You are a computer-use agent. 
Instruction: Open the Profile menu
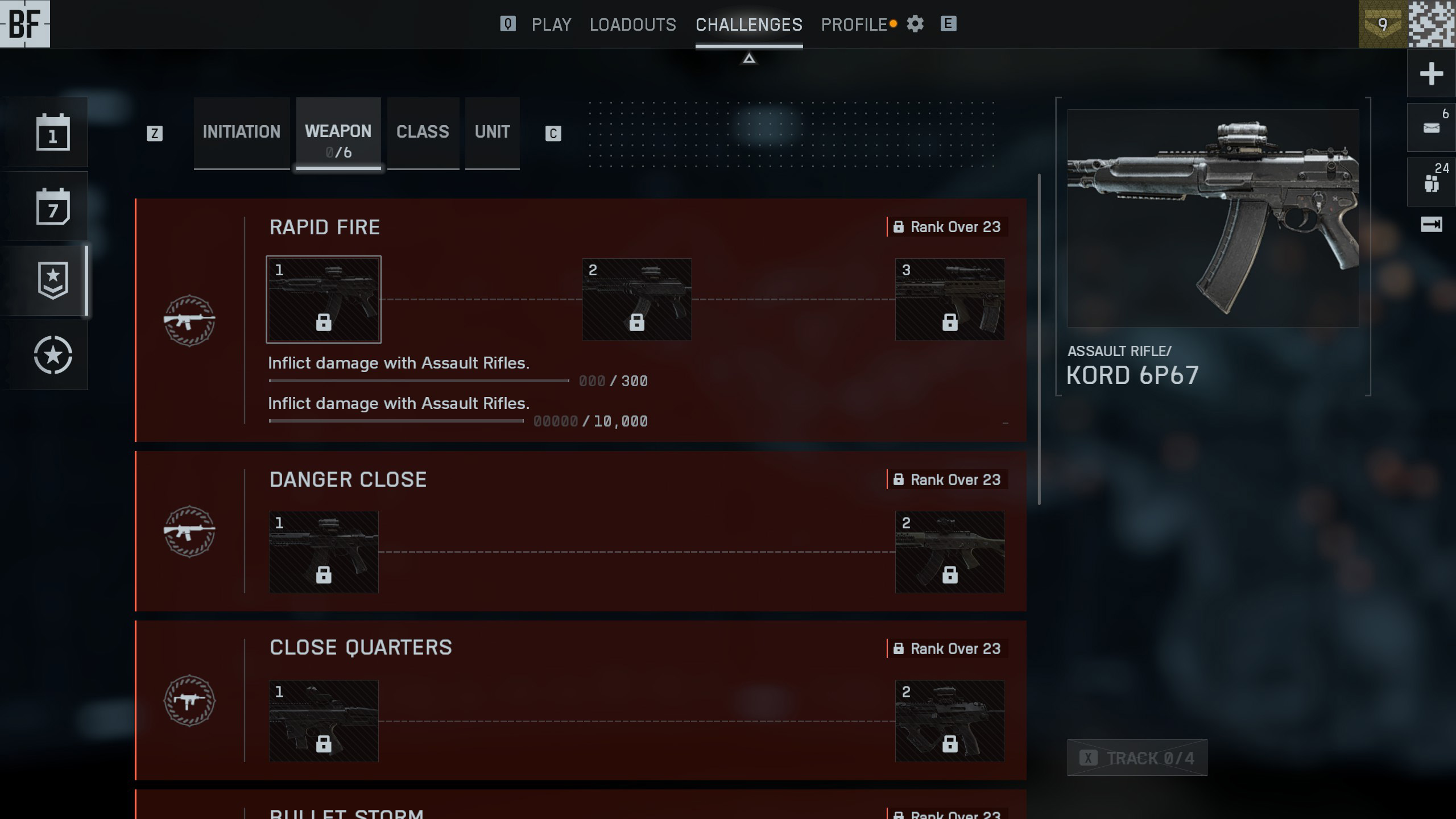tap(854, 24)
